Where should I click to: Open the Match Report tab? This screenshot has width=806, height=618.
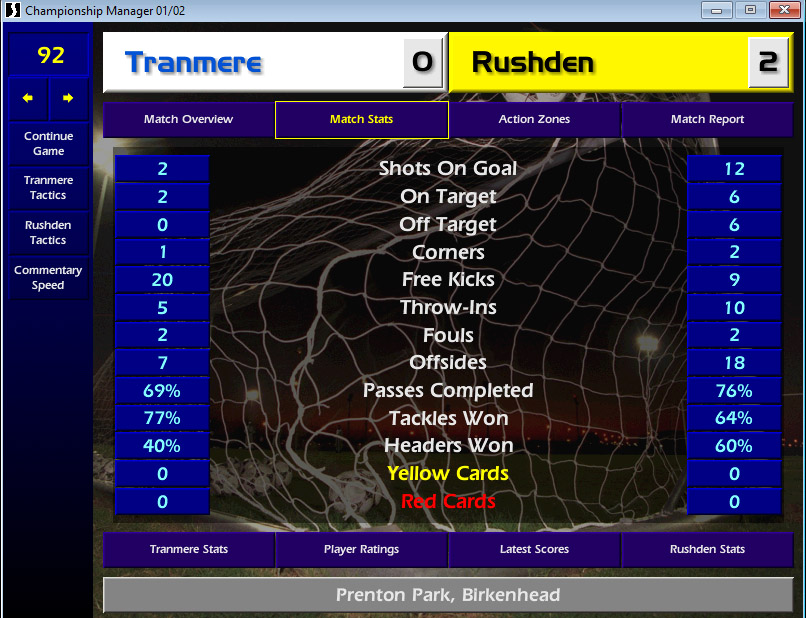click(707, 119)
